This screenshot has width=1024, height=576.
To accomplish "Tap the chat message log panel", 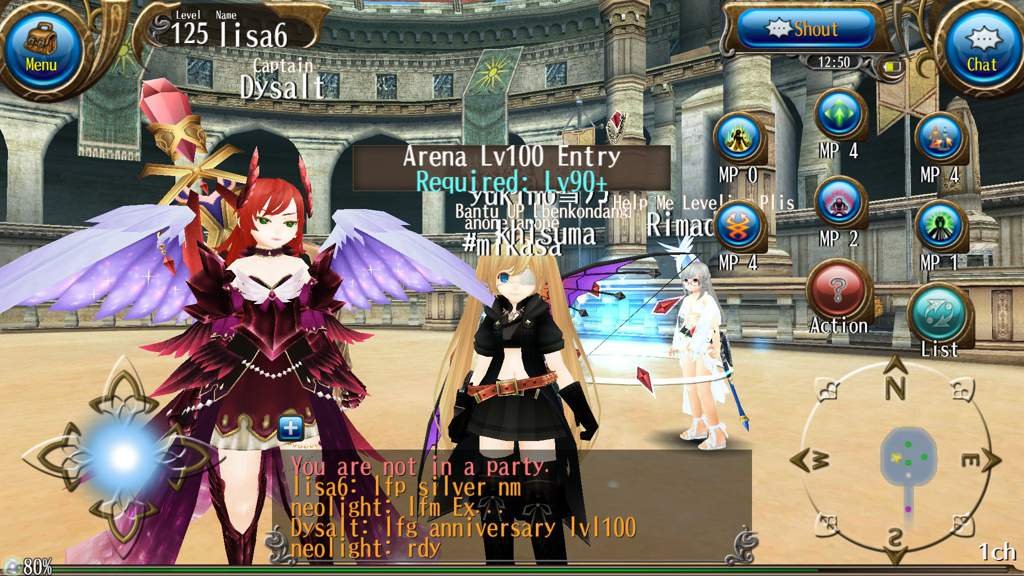I will pyautogui.click(x=510, y=505).
